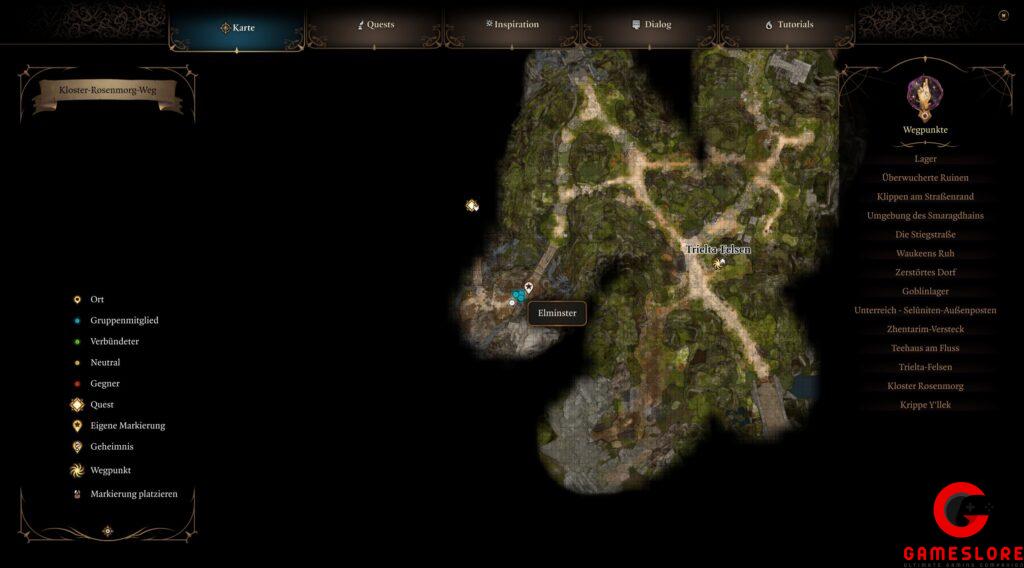This screenshot has height=568, width=1024.
Task: Choose Kloster Rosenmorg in the waypoint list
Action: [925, 386]
